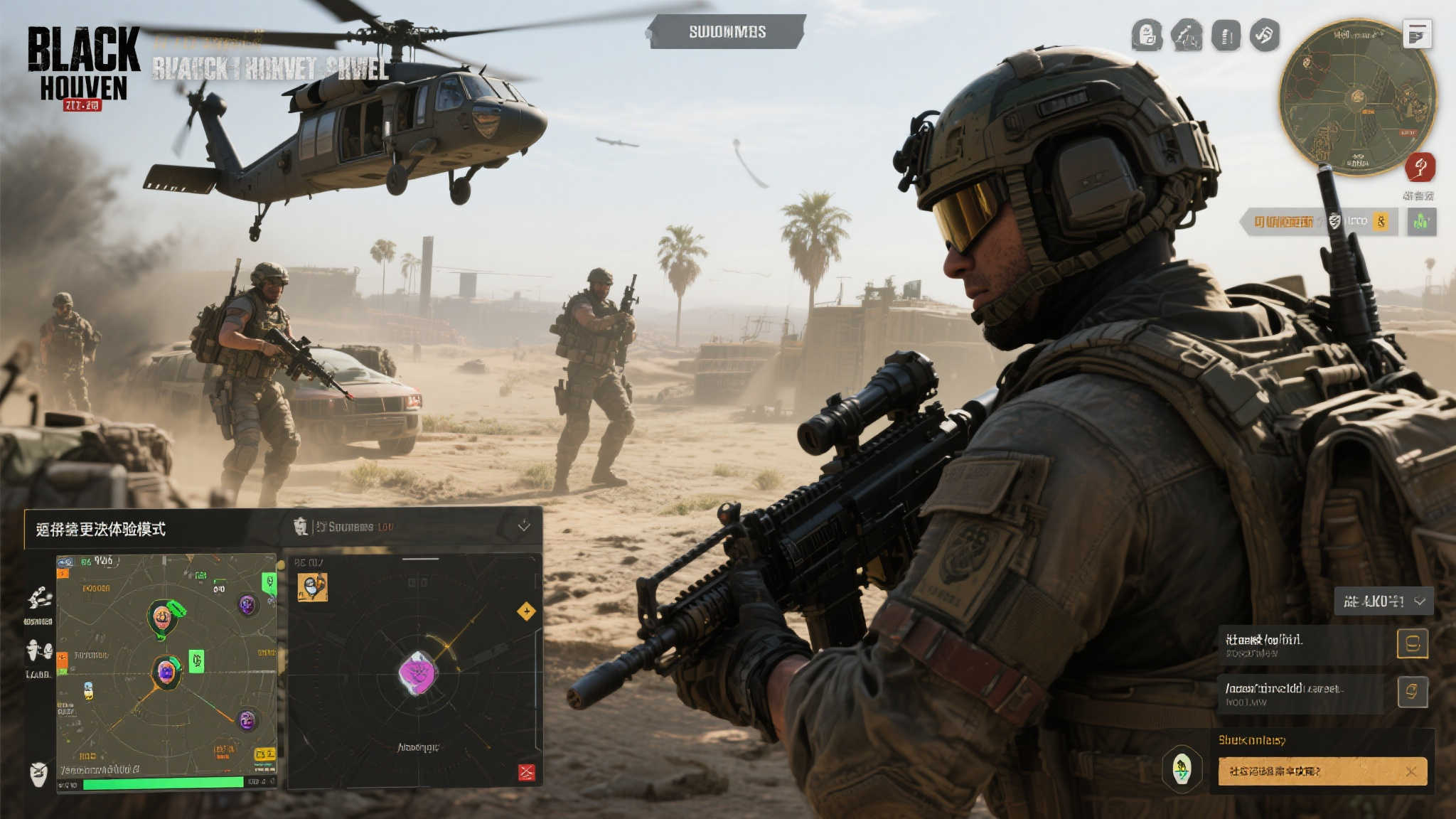
Task: Open the circular minimap in the corner
Action: (1358, 98)
